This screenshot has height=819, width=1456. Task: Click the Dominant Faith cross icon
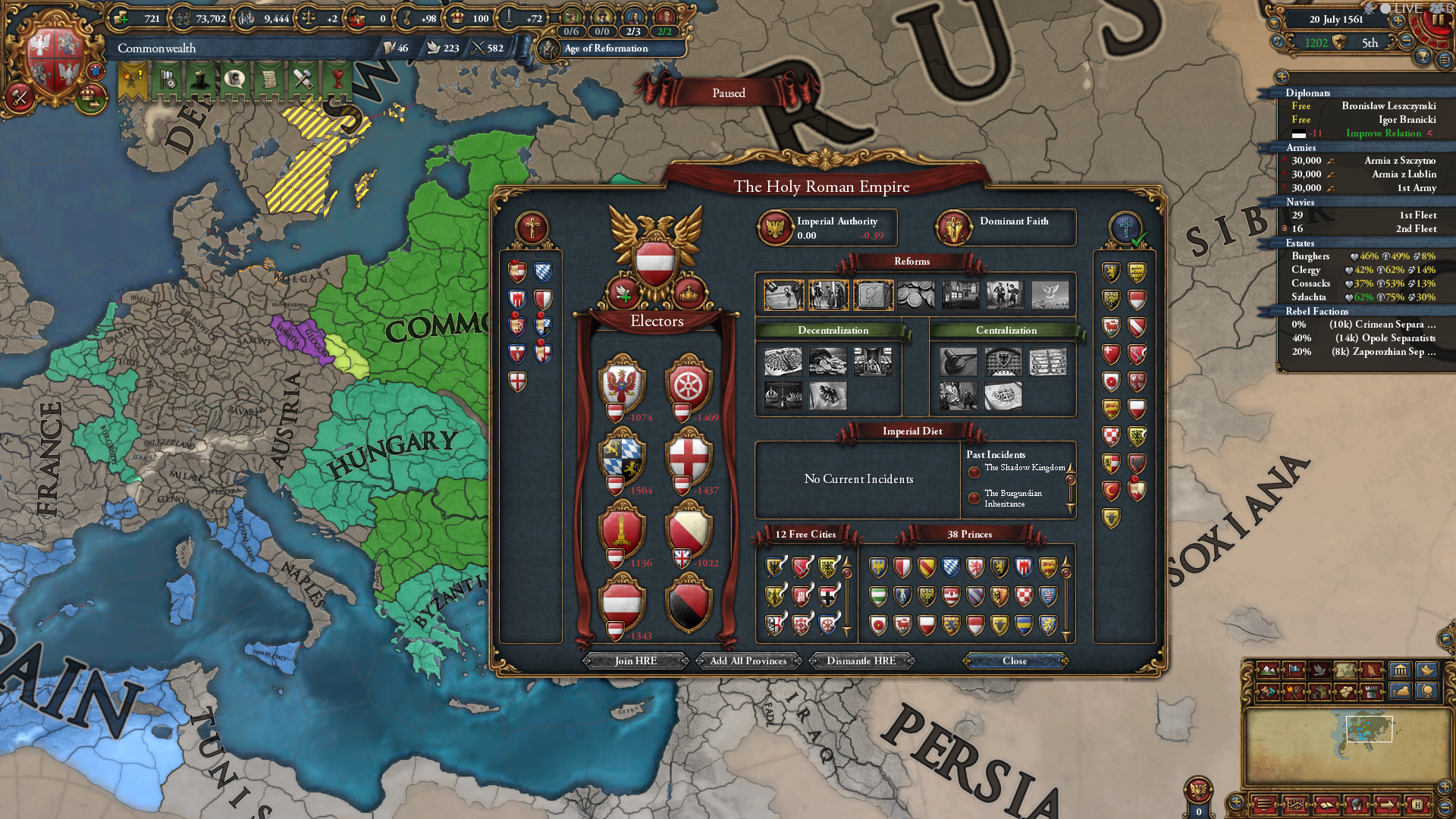pos(954,227)
